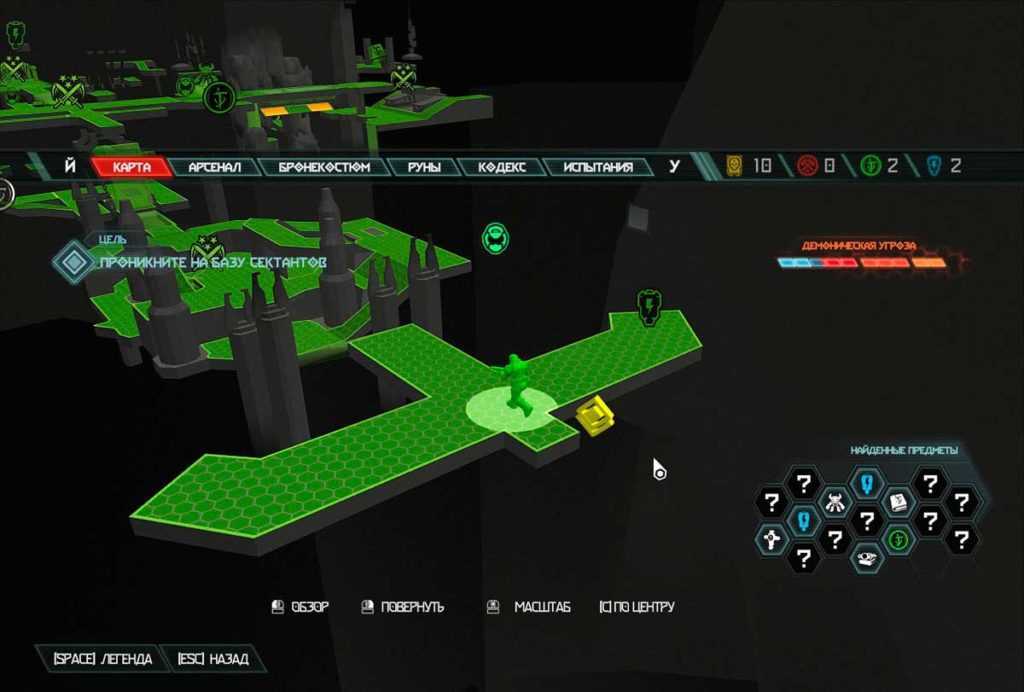Click the НАЗАД back button
The image size is (1024, 692).
(212, 659)
